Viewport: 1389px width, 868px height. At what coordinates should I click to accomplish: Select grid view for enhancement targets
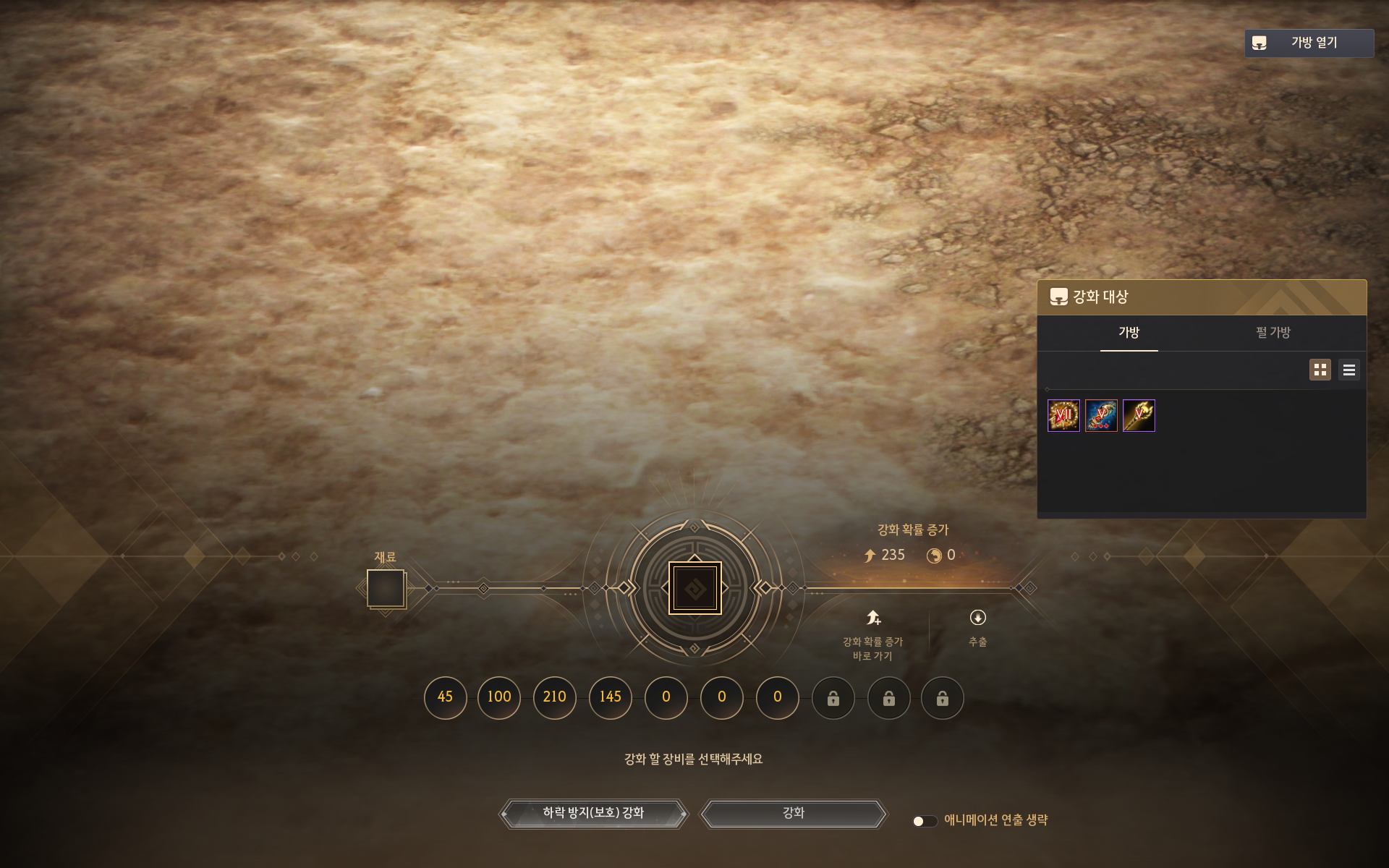[x=1320, y=370]
